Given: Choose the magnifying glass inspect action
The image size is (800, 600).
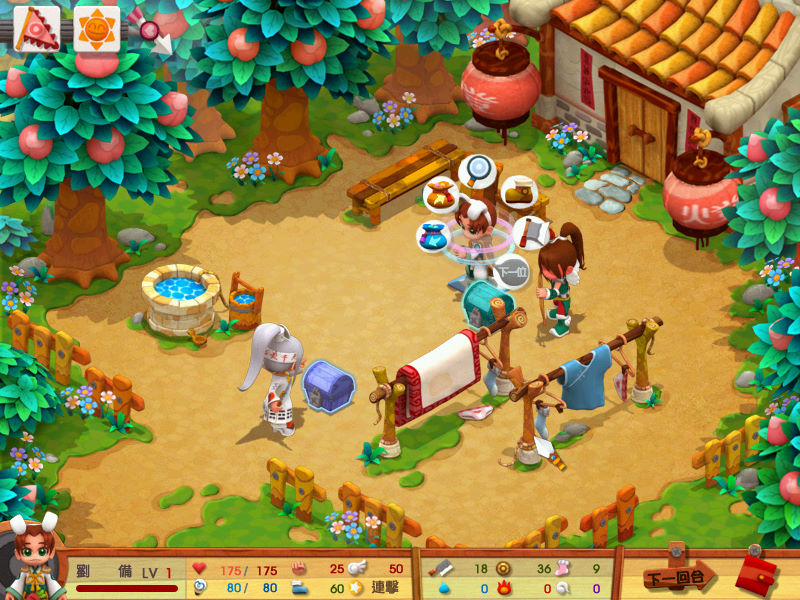Looking at the screenshot, I should coord(478,170).
